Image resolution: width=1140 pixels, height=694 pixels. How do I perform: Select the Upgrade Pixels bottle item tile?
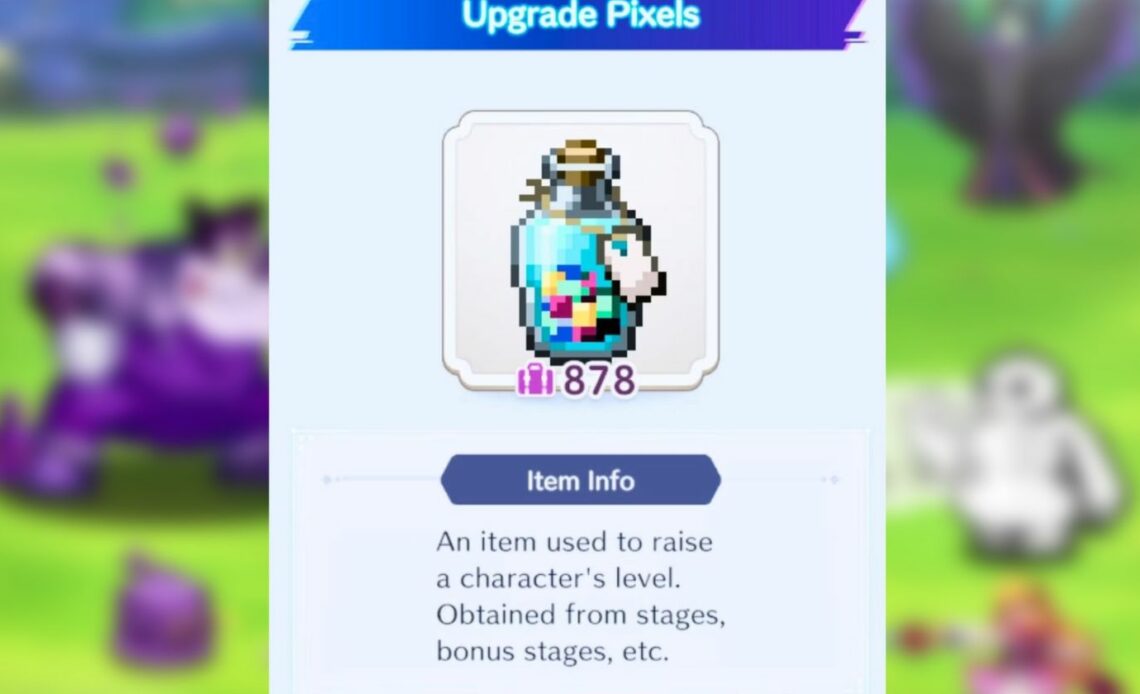[x=580, y=250]
